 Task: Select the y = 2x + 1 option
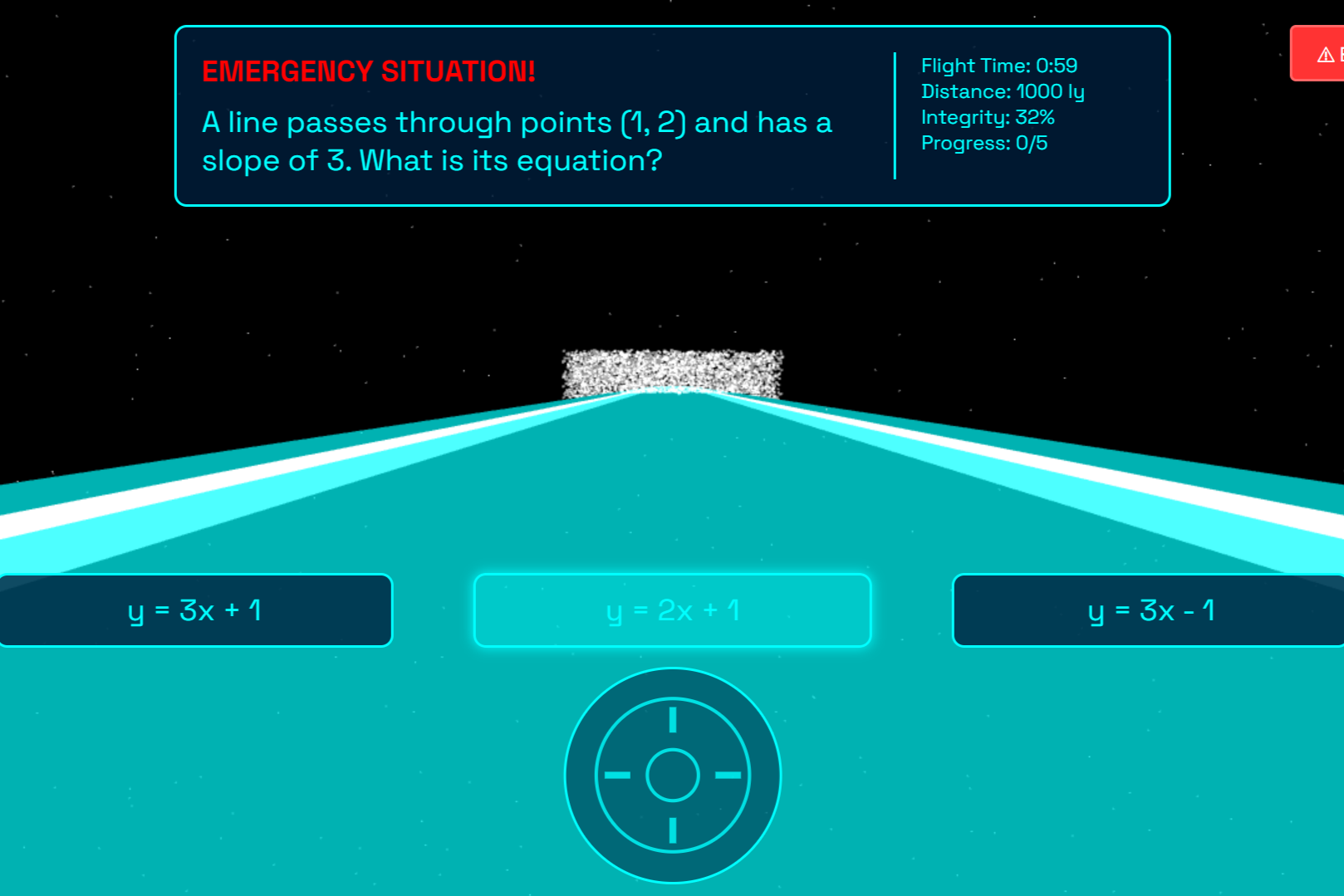[x=672, y=610]
